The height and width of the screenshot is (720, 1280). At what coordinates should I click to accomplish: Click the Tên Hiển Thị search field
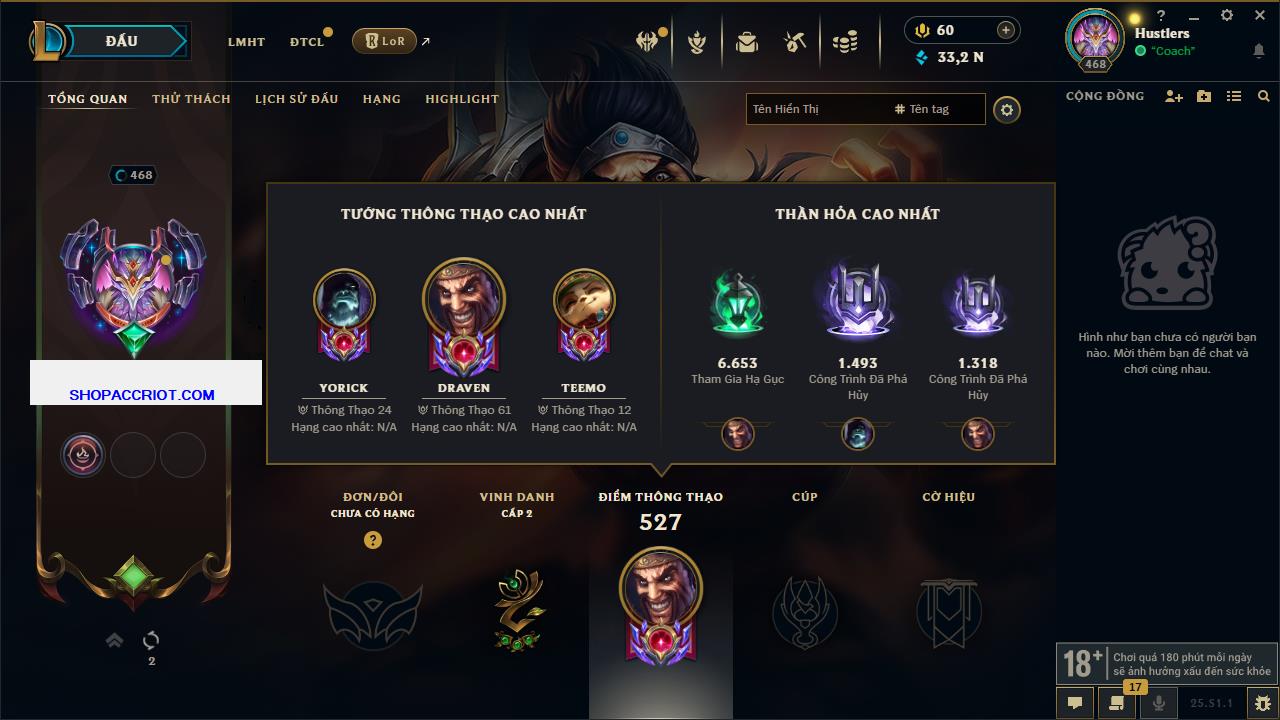click(x=815, y=109)
